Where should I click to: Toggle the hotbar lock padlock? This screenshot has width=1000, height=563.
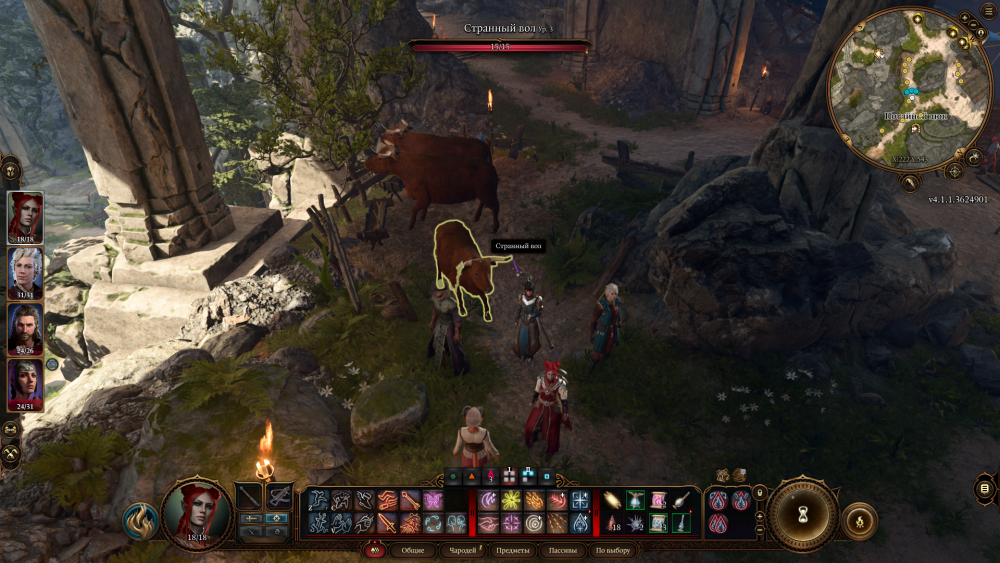760,491
